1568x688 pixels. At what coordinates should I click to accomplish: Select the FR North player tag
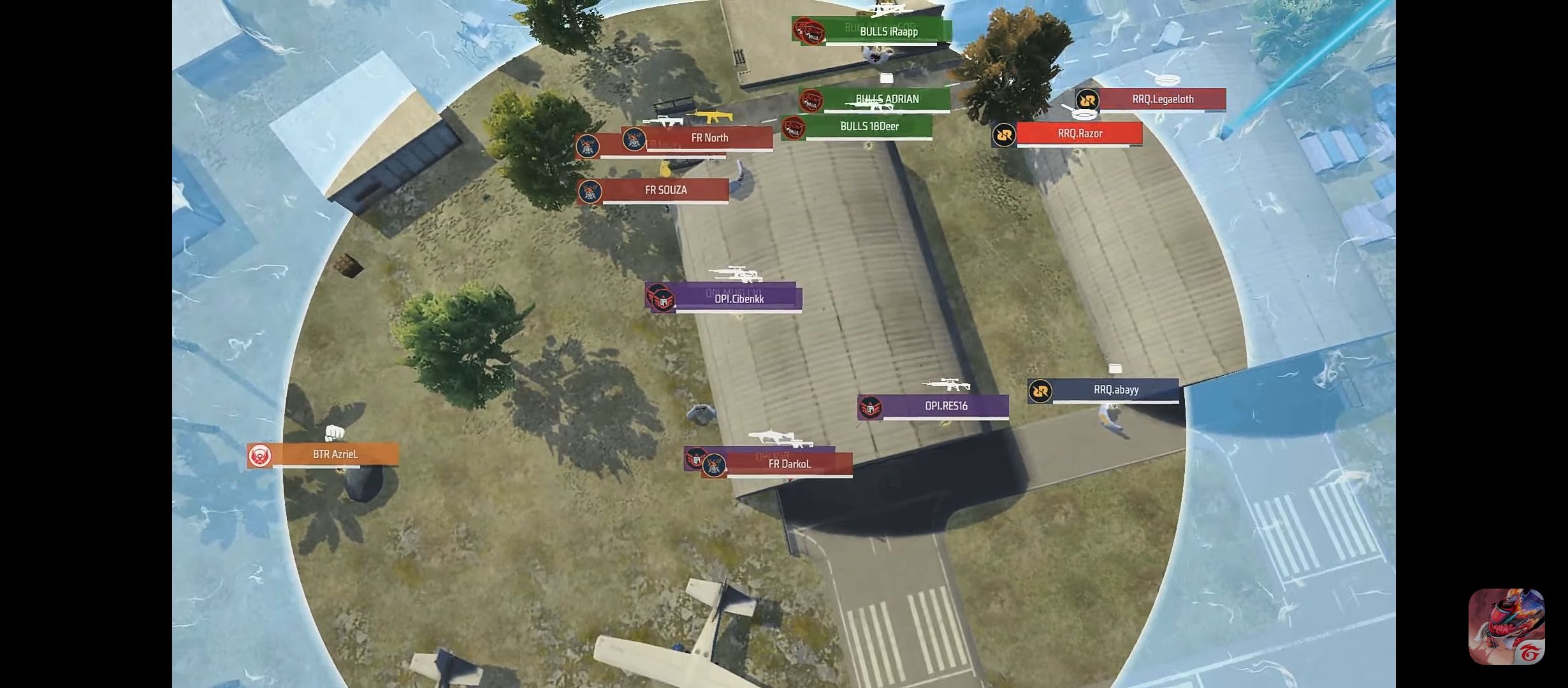coord(709,138)
